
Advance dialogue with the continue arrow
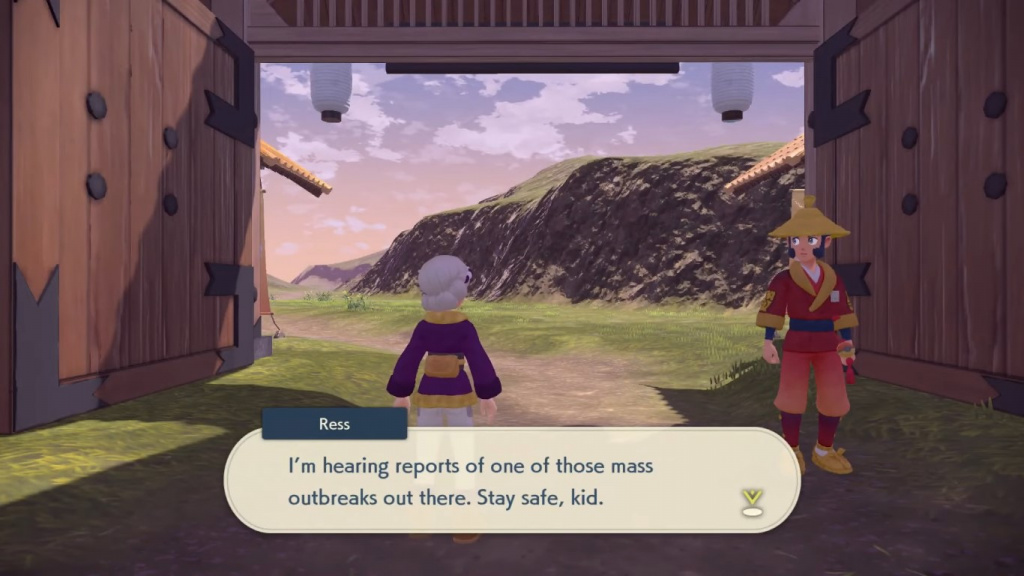tap(752, 502)
